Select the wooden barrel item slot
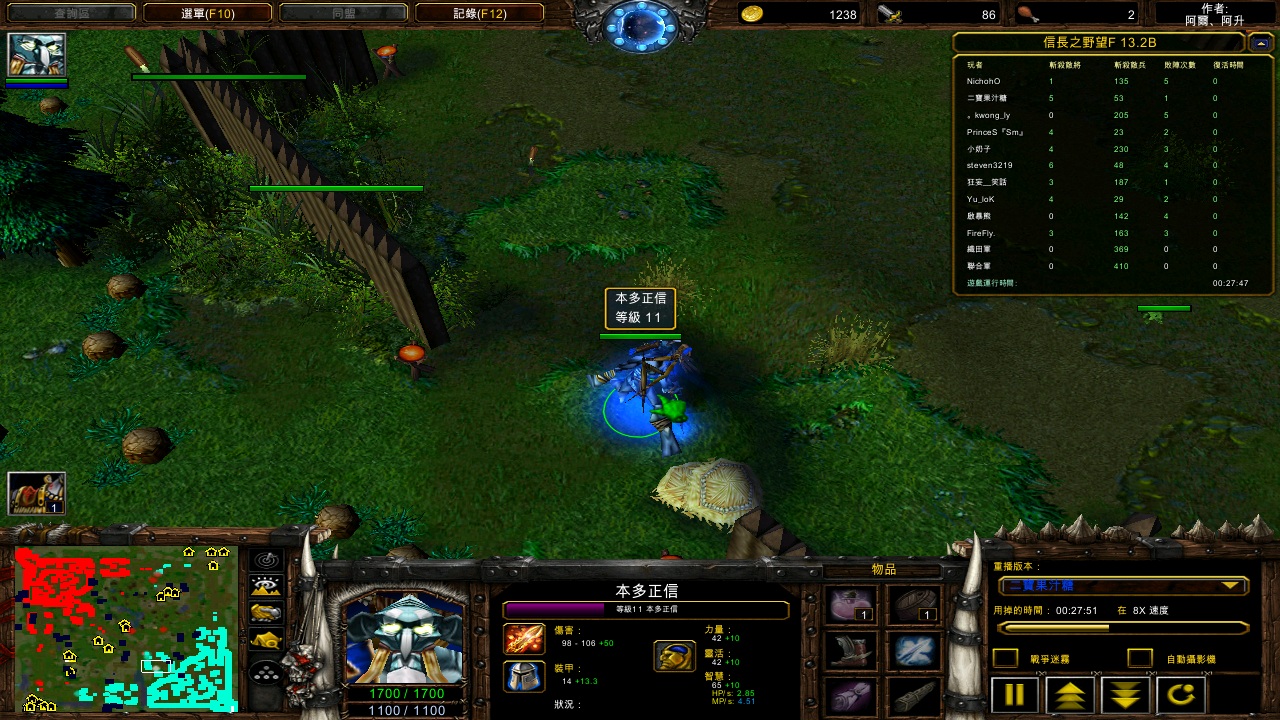This screenshot has width=1280, height=720. click(913, 605)
